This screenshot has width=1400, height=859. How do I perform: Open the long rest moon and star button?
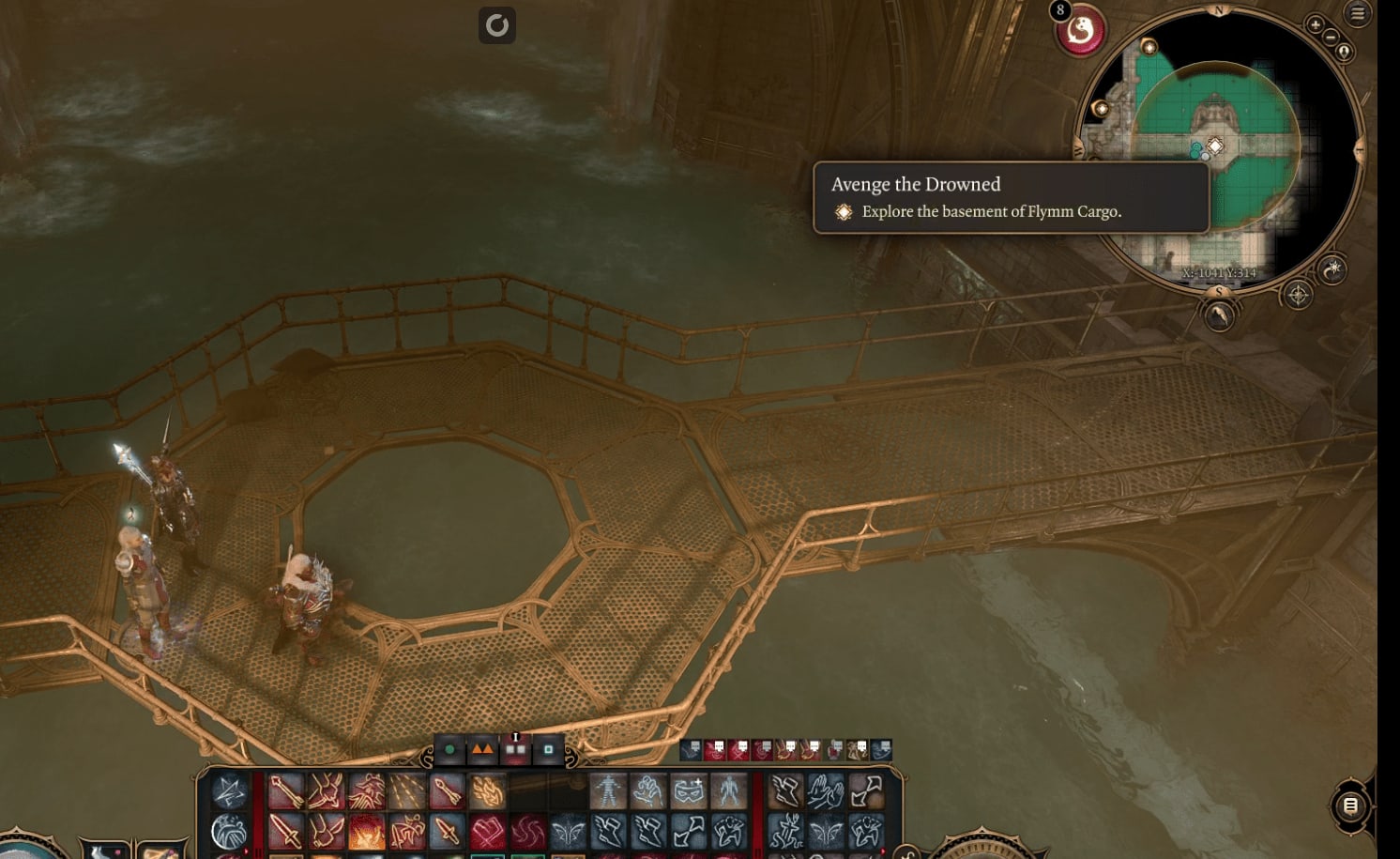click(x=1332, y=270)
